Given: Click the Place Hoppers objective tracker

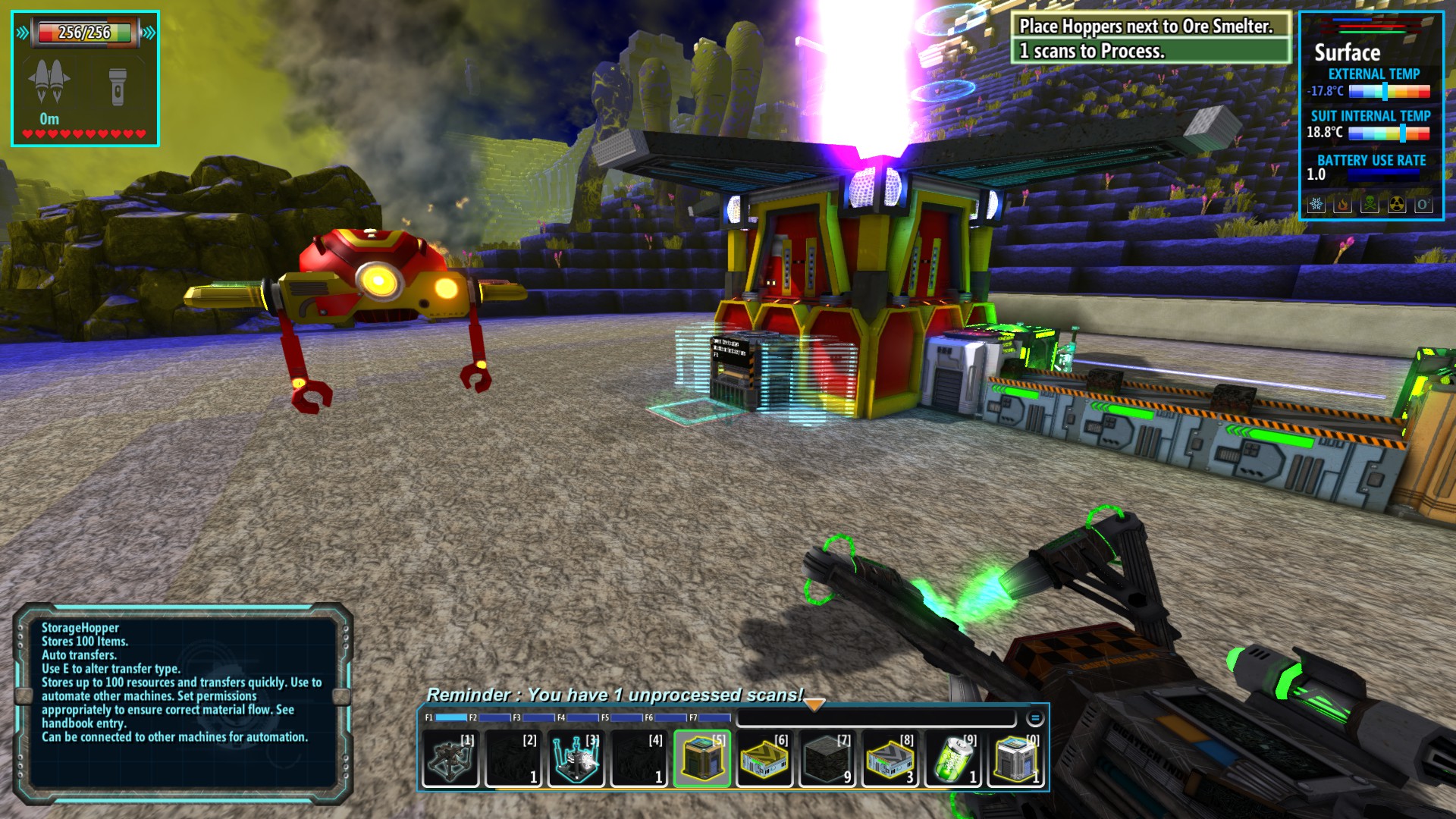Looking at the screenshot, I should (1151, 38).
